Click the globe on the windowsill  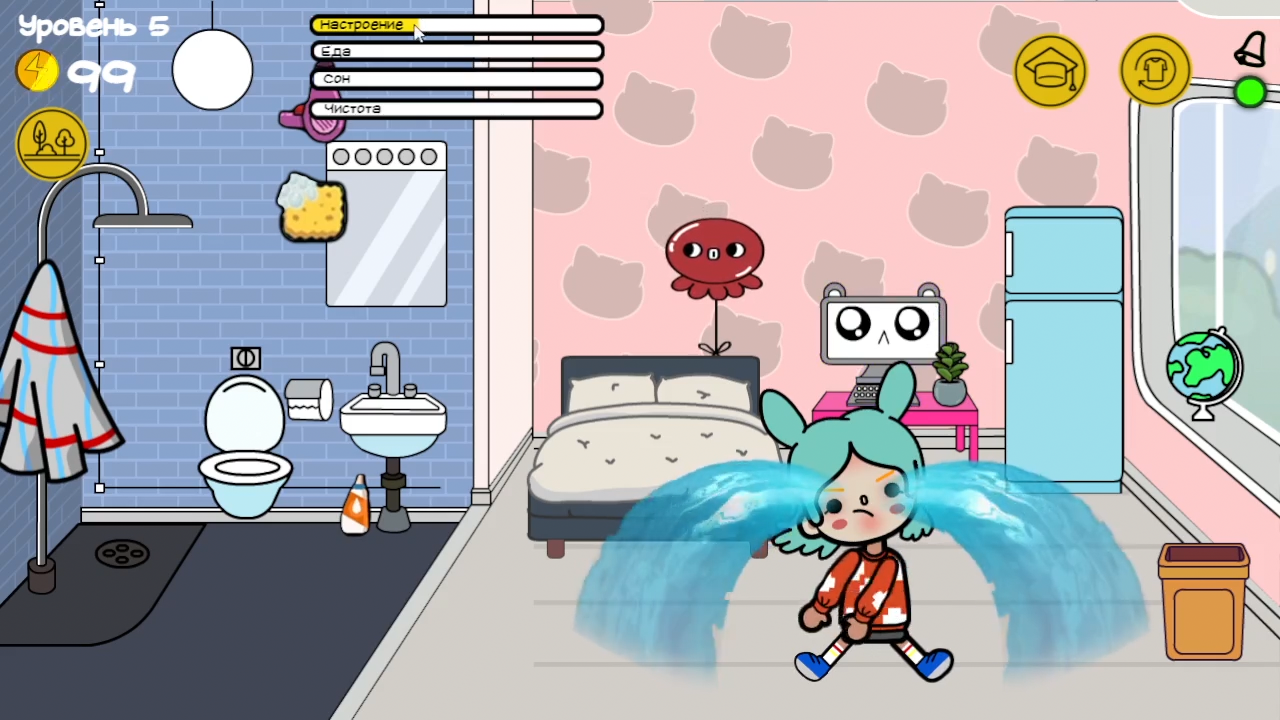(x=1202, y=370)
